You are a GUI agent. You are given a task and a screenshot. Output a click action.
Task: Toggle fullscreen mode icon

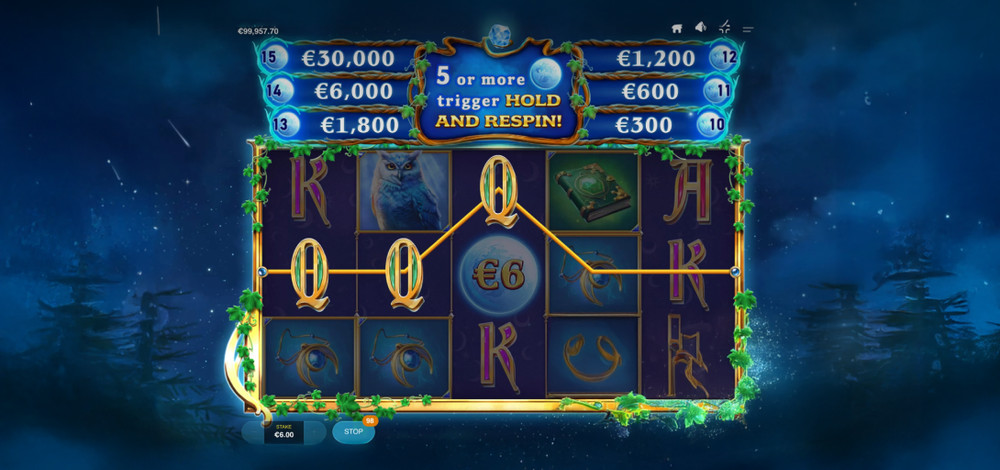click(724, 28)
